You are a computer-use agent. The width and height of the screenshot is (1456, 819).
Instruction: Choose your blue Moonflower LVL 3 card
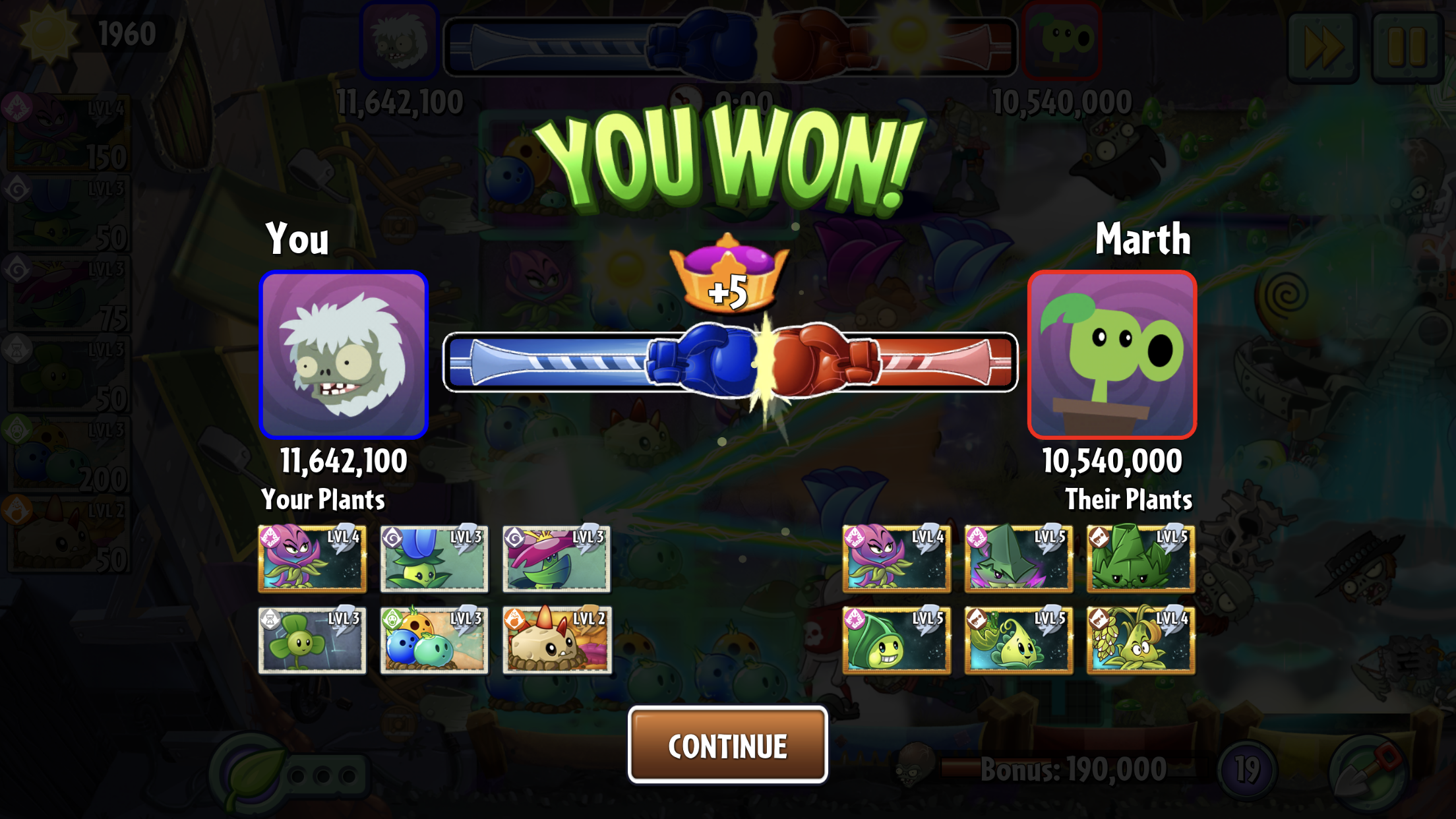coord(434,559)
